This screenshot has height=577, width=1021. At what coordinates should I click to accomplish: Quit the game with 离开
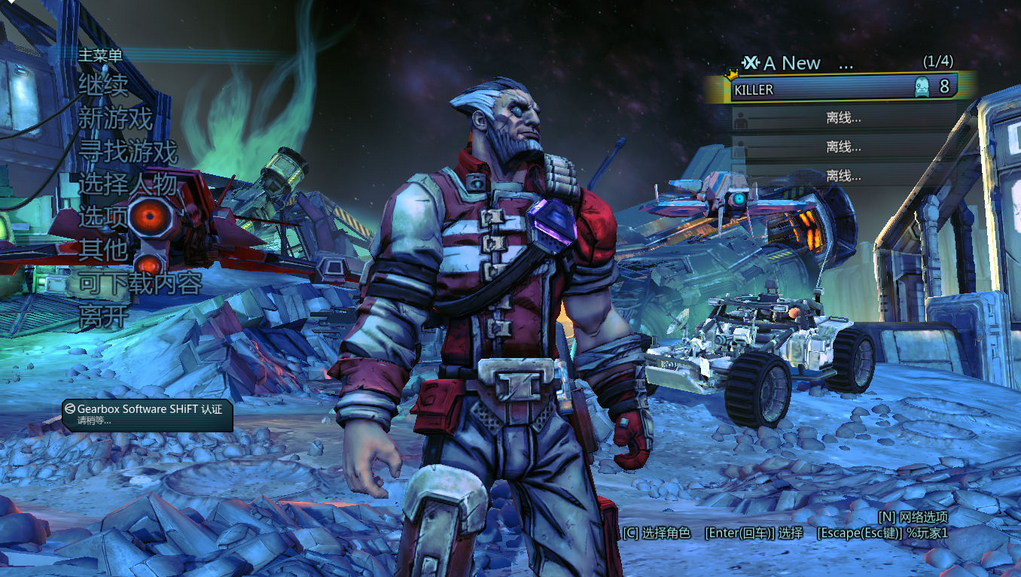click(x=103, y=317)
